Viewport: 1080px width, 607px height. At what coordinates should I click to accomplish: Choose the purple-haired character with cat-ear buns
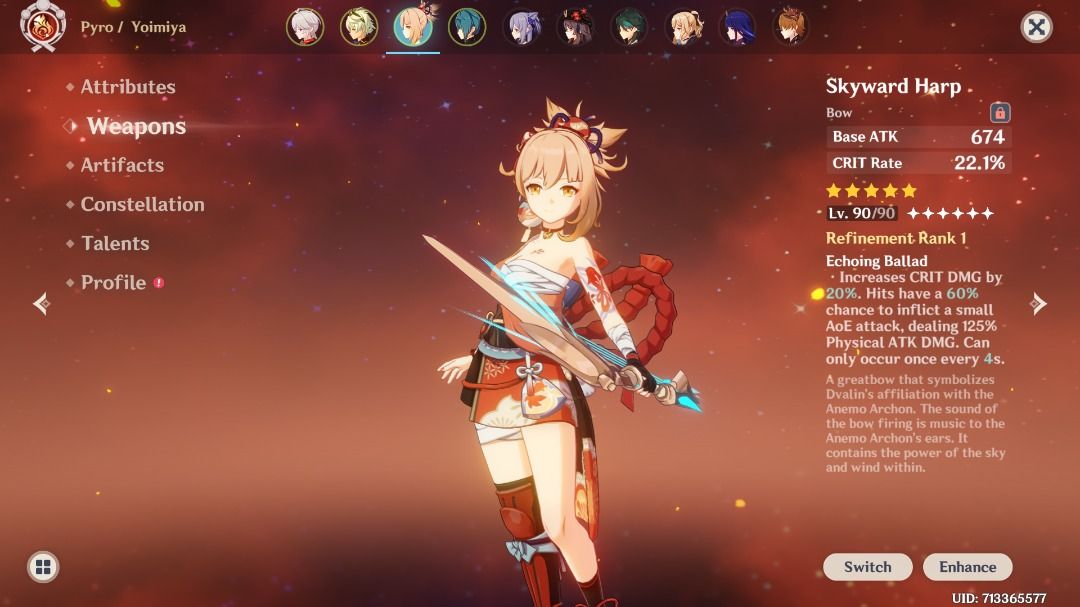click(x=521, y=27)
